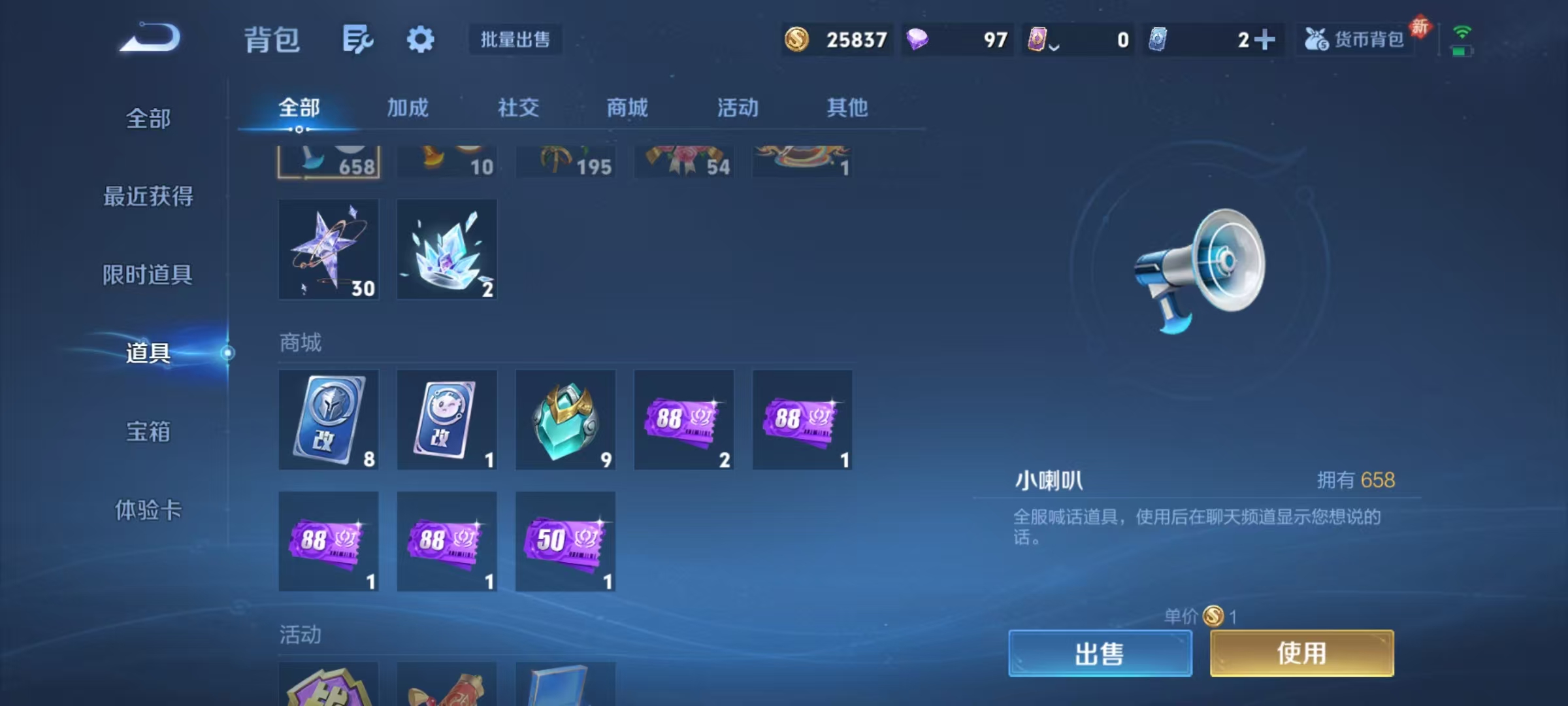Click the 批量出售 batch sell option
This screenshot has height=706, width=1568.
pyautogui.click(x=515, y=40)
